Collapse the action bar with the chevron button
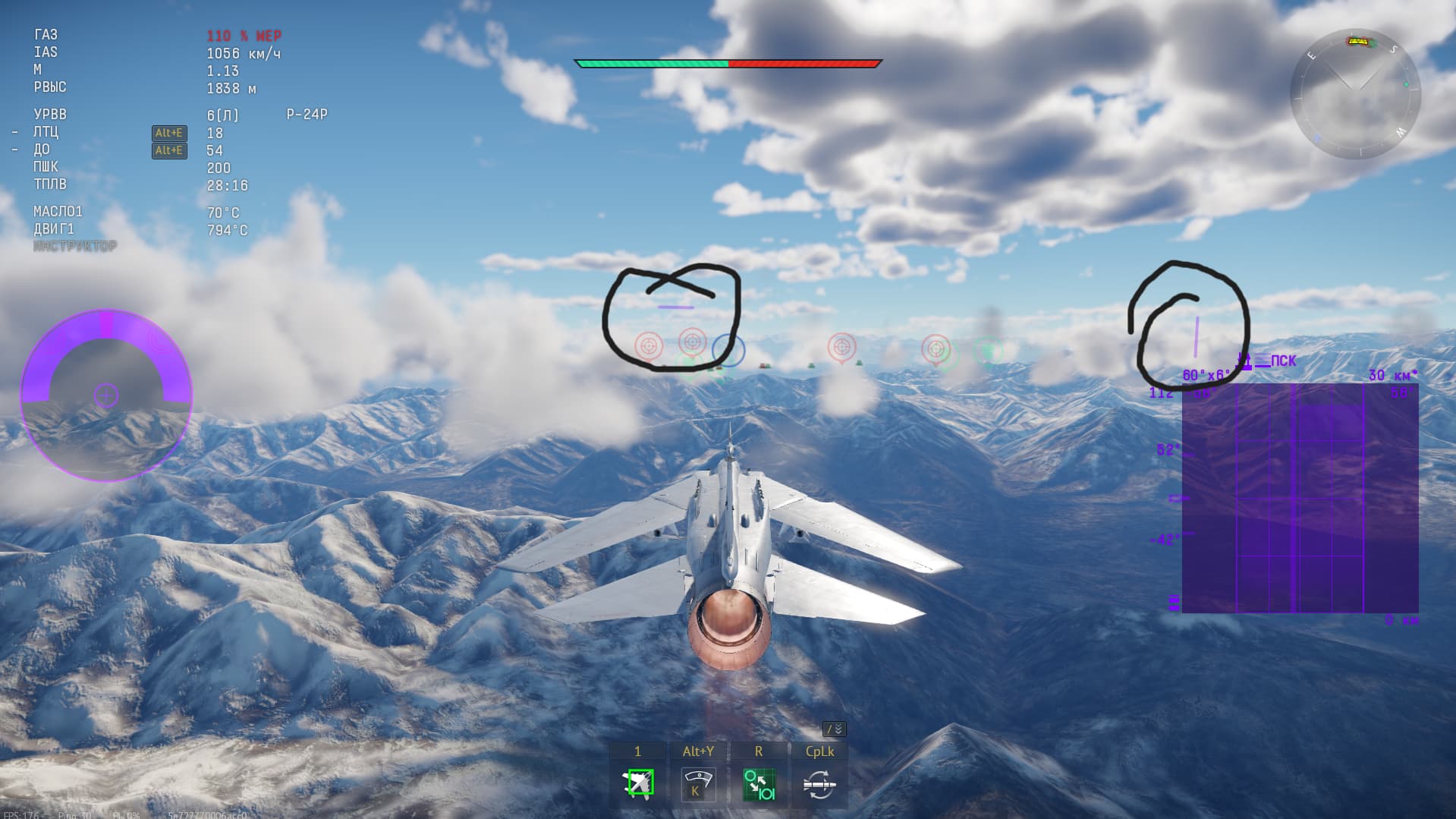Screen dimensions: 1456x819 (834, 729)
